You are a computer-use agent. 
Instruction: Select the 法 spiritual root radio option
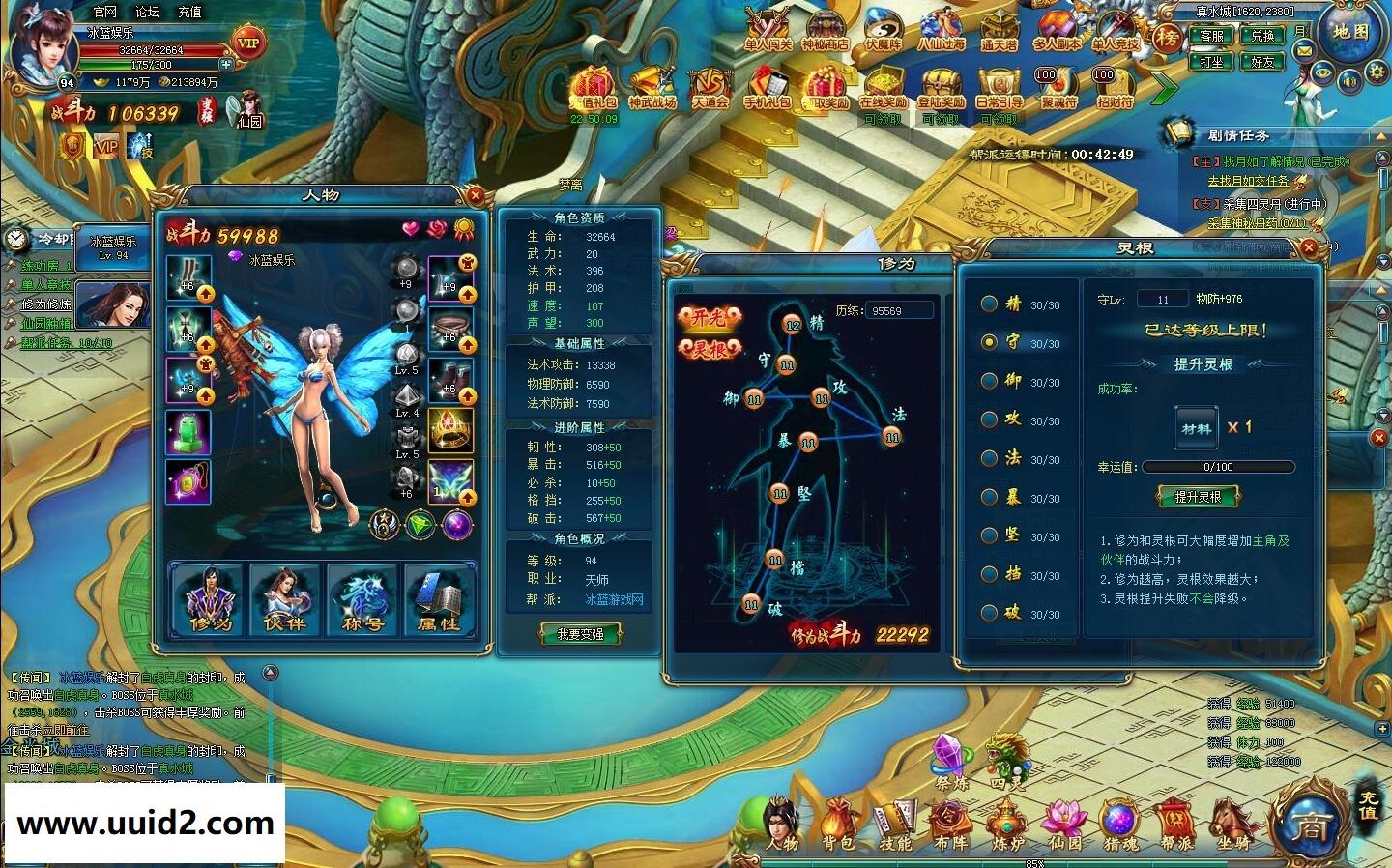tap(989, 458)
